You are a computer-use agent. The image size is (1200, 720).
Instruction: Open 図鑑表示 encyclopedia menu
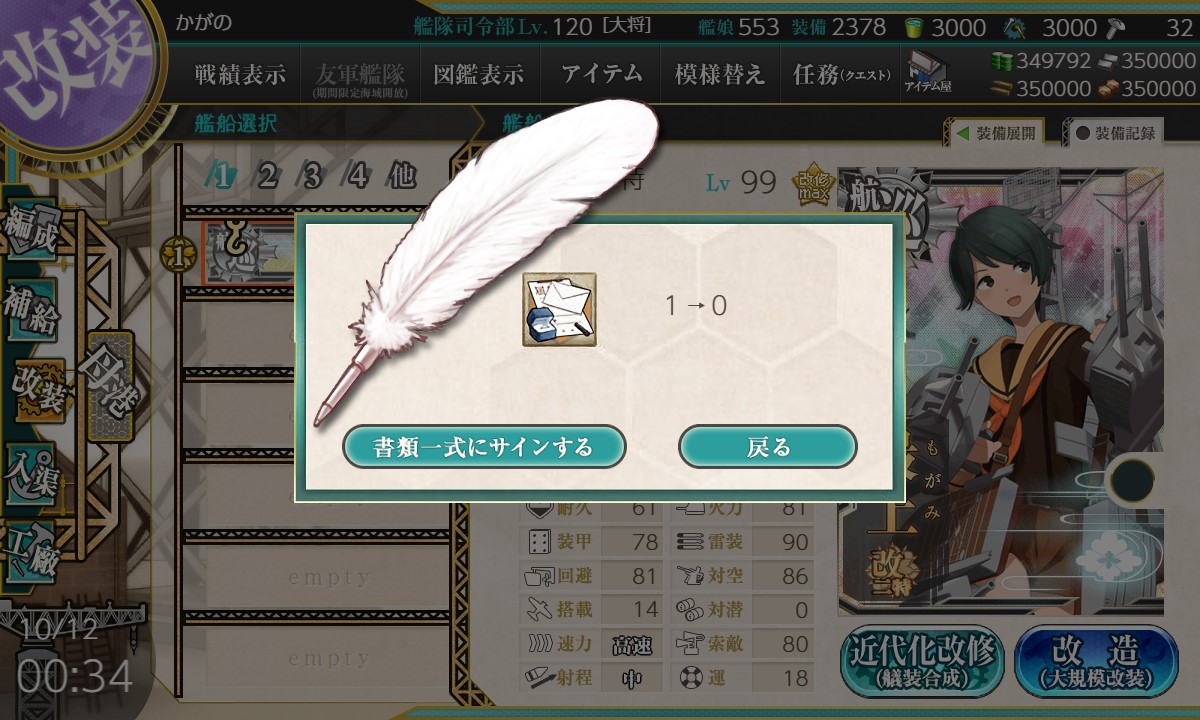pyautogui.click(x=478, y=74)
